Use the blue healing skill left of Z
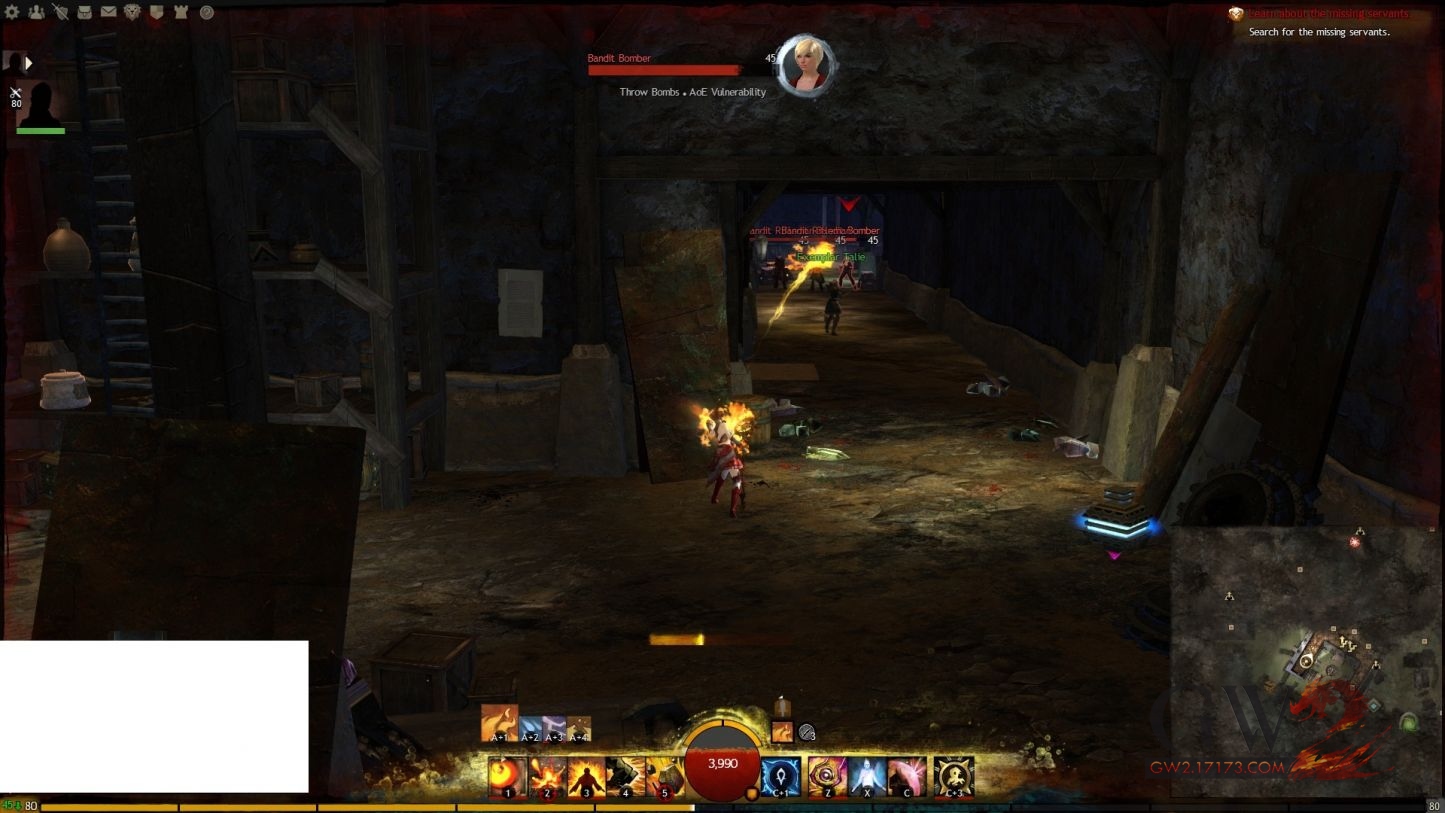Screen dimensions: 1445x813 point(779,776)
